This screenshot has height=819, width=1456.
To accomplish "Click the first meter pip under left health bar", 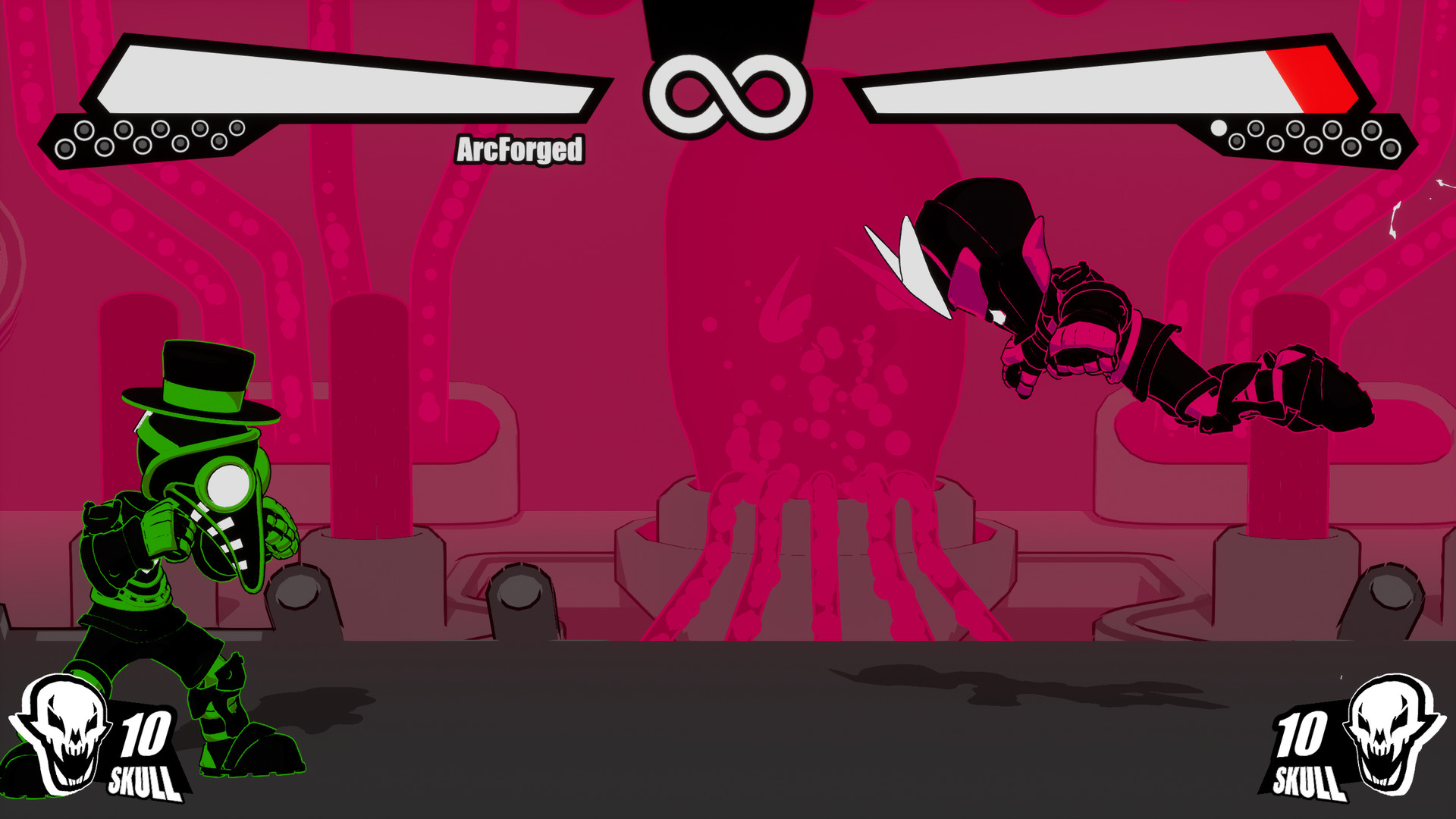I will 66,148.
